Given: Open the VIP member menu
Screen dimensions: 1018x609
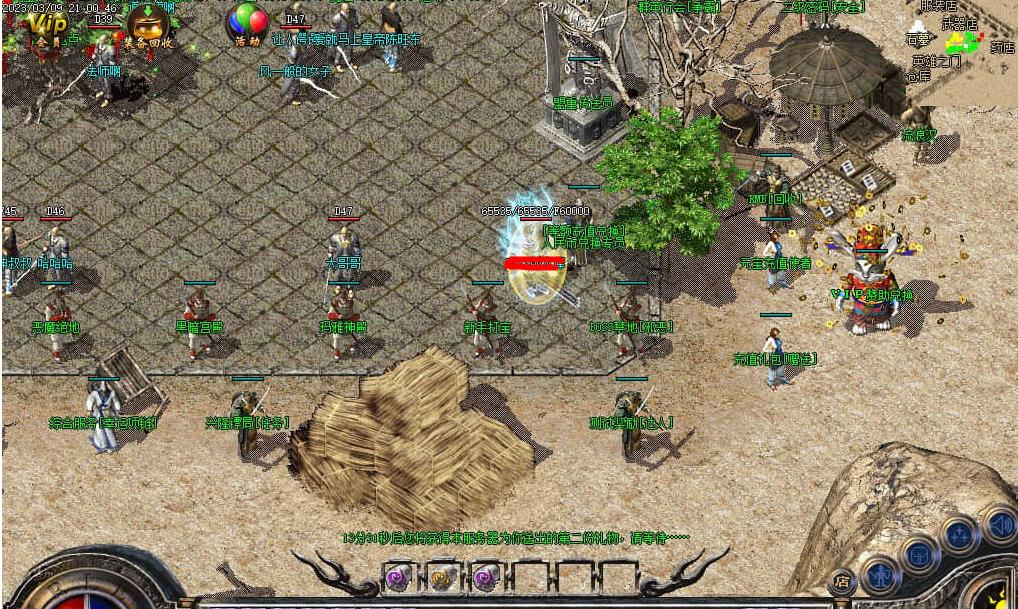Looking at the screenshot, I should coord(43,28).
